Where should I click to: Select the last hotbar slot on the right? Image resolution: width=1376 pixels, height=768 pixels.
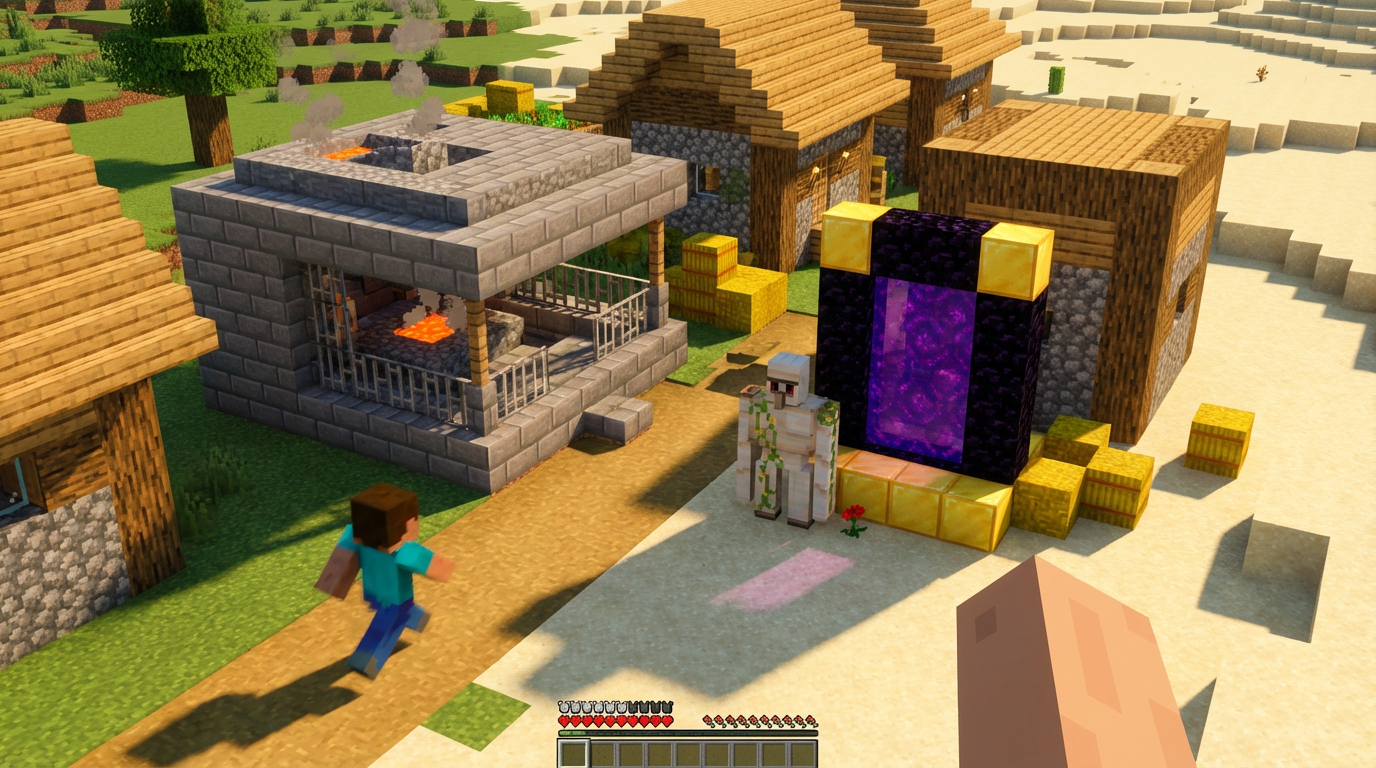pos(804,753)
